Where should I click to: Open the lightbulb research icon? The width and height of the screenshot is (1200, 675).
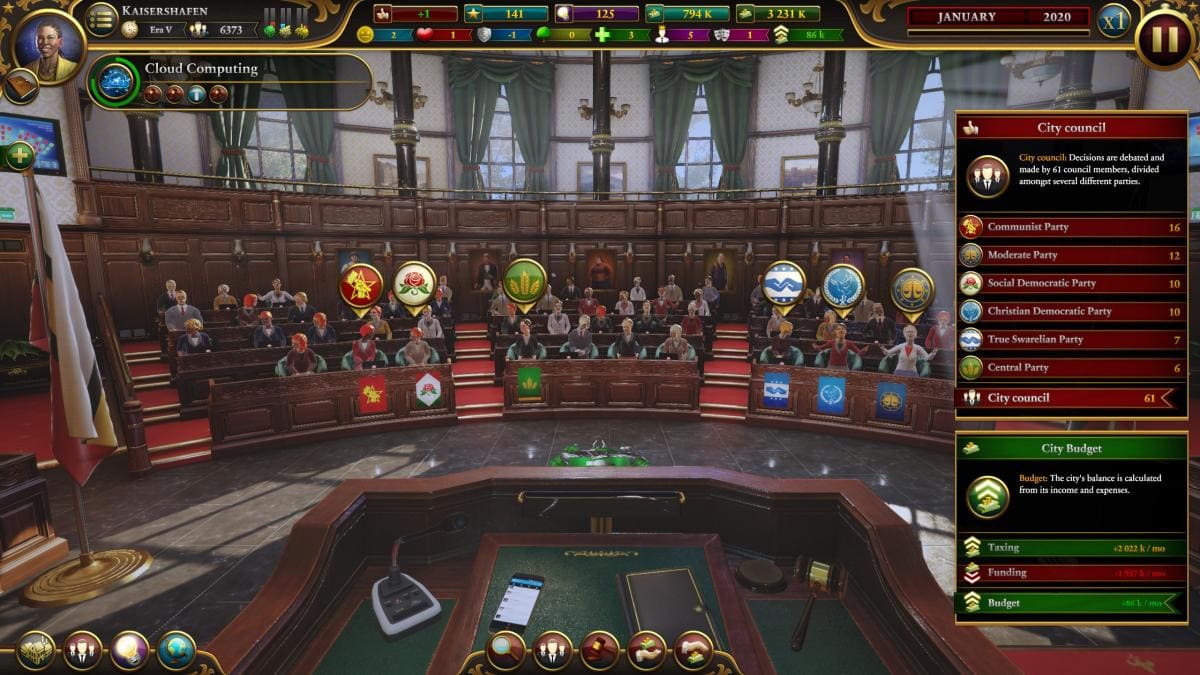(130, 650)
